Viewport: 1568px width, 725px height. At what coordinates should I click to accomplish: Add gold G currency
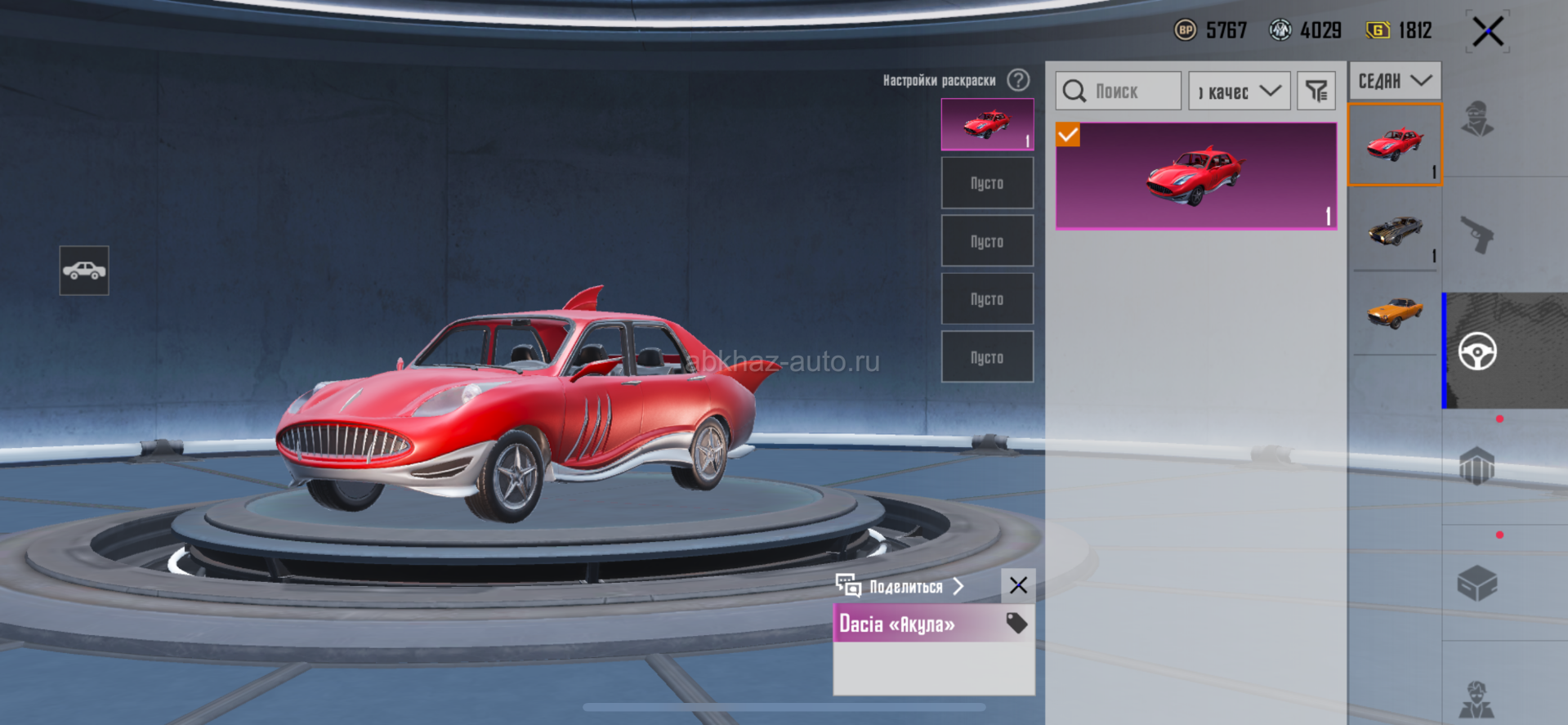pyautogui.click(x=1378, y=30)
